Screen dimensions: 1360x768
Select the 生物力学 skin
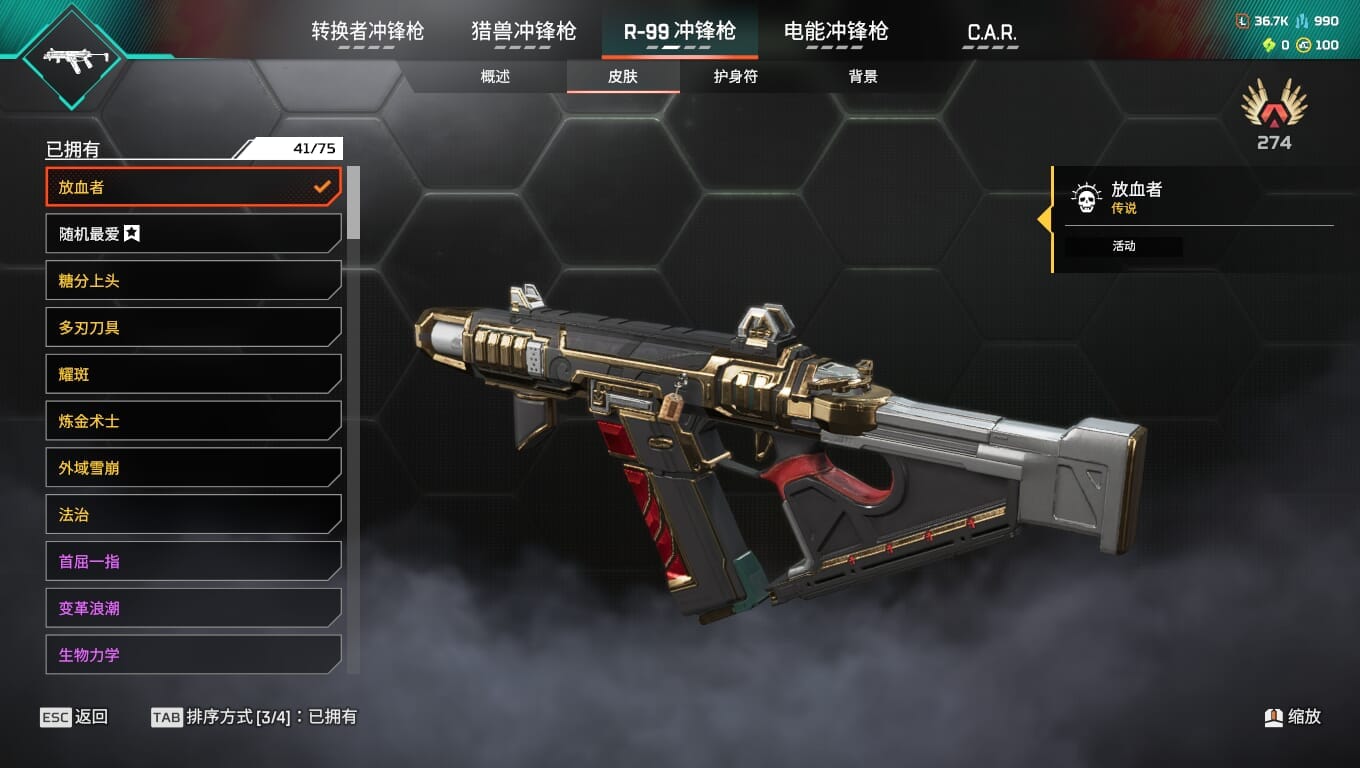[193, 655]
